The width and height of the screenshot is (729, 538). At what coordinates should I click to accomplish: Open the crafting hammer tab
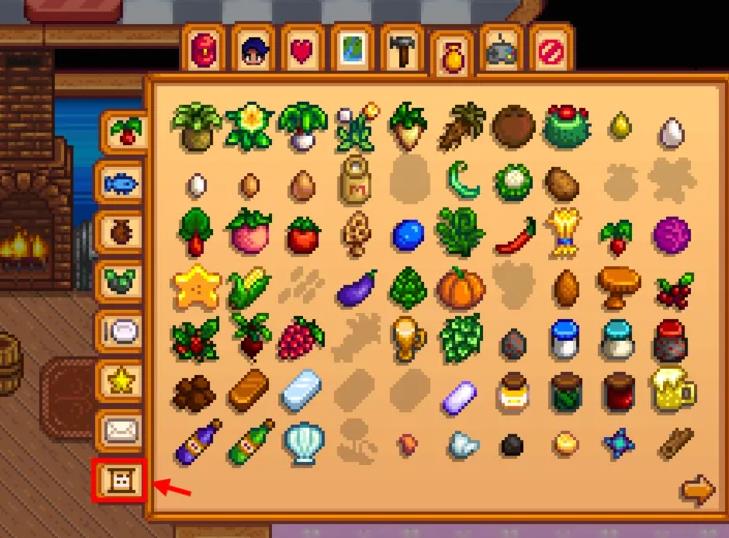click(x=400, y=50)
